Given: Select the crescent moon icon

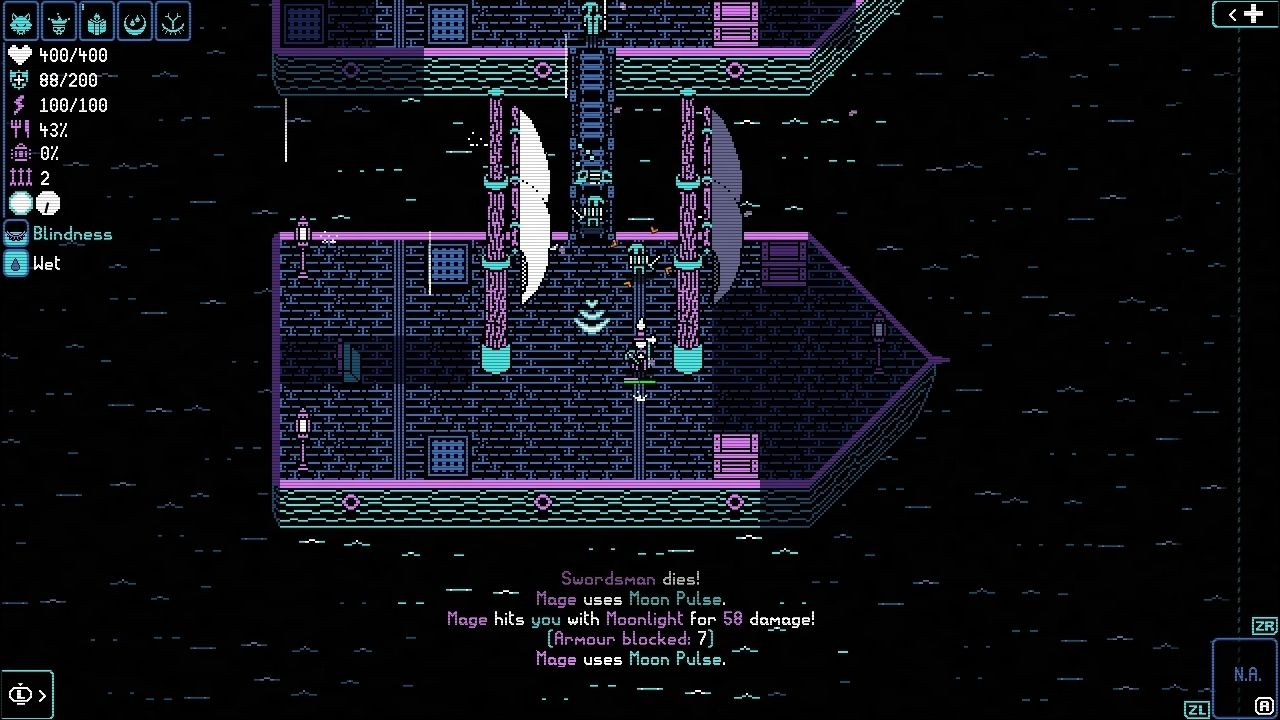Looking at the screenshot, I should point(133,20).
